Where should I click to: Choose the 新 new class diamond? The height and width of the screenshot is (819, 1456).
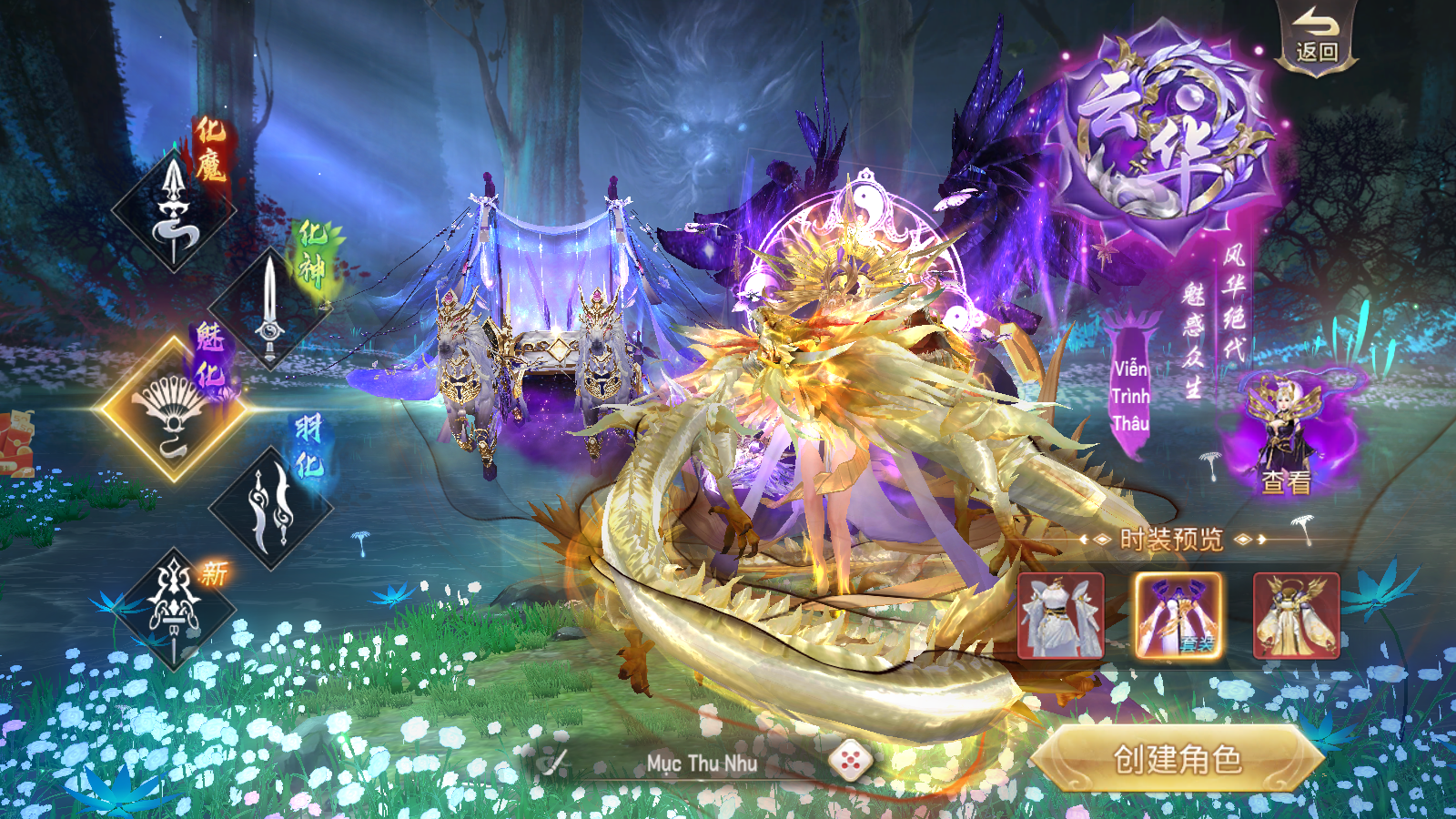tap(174, 607)
